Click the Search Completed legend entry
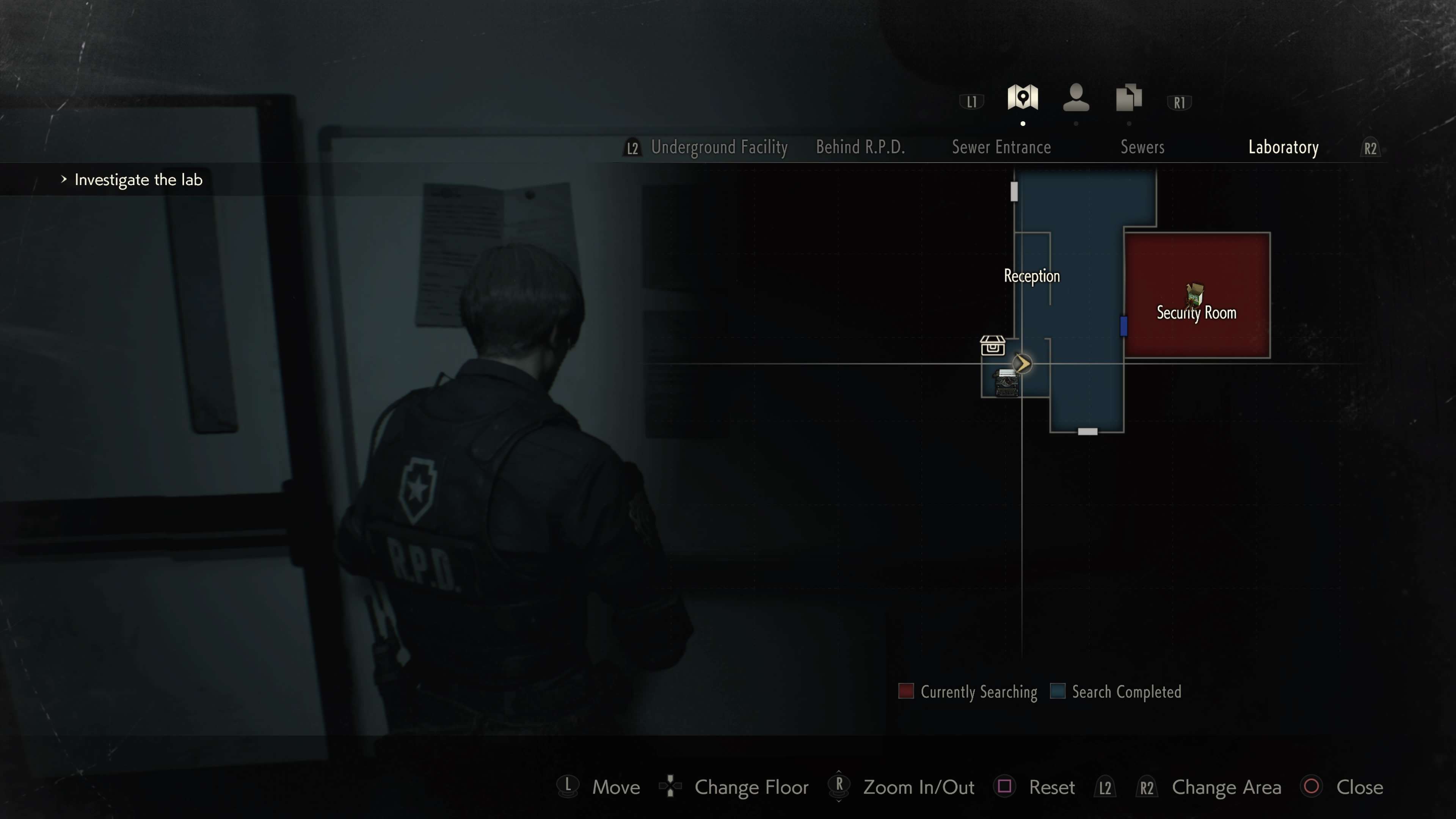The width and height of the screenshot is (1456, 819). point(1116,692)
